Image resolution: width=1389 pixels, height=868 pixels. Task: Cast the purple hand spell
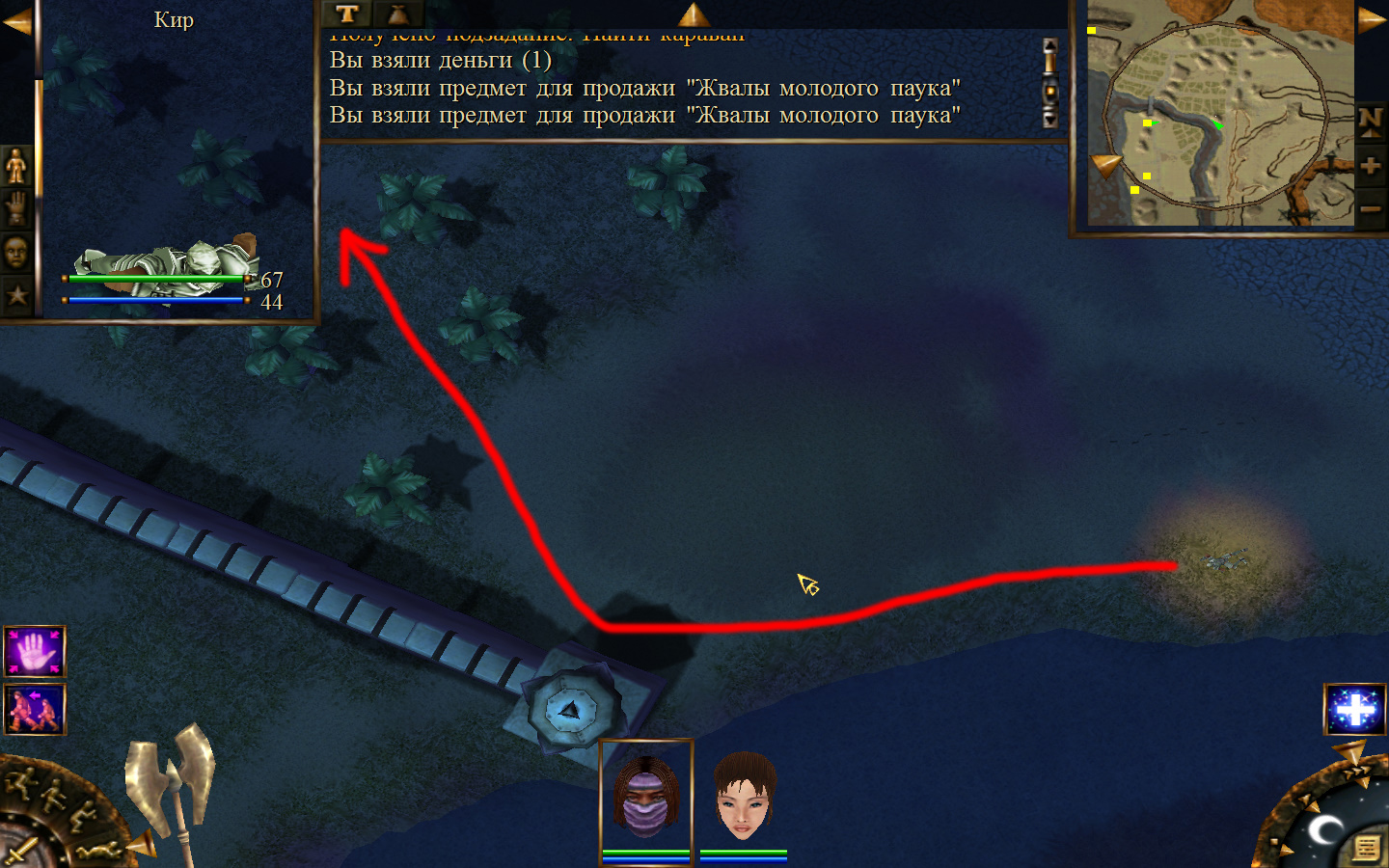(35, 652)
